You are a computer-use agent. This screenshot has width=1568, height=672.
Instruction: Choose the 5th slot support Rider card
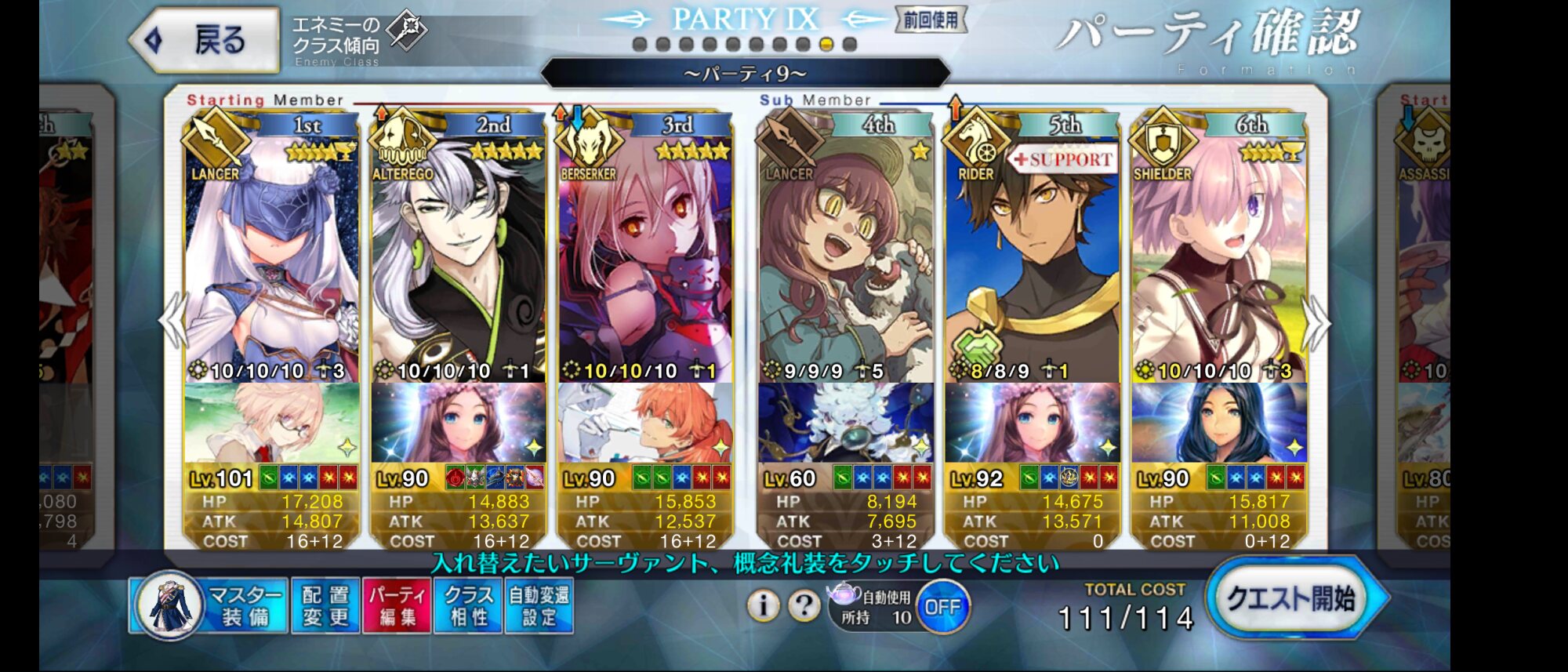[1032, 259]
